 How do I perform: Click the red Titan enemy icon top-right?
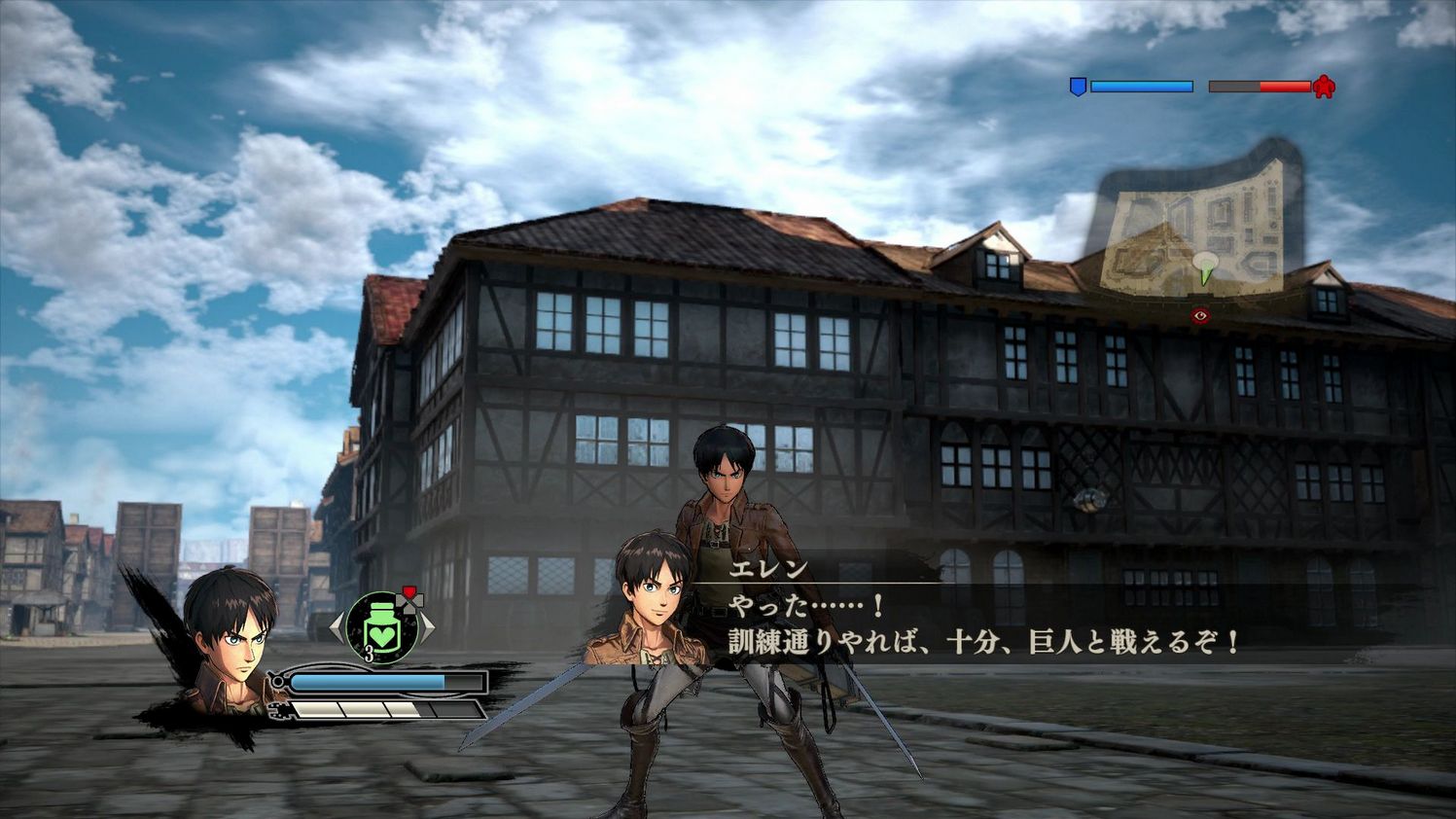pyautogui.click(x=1324, y=87)
